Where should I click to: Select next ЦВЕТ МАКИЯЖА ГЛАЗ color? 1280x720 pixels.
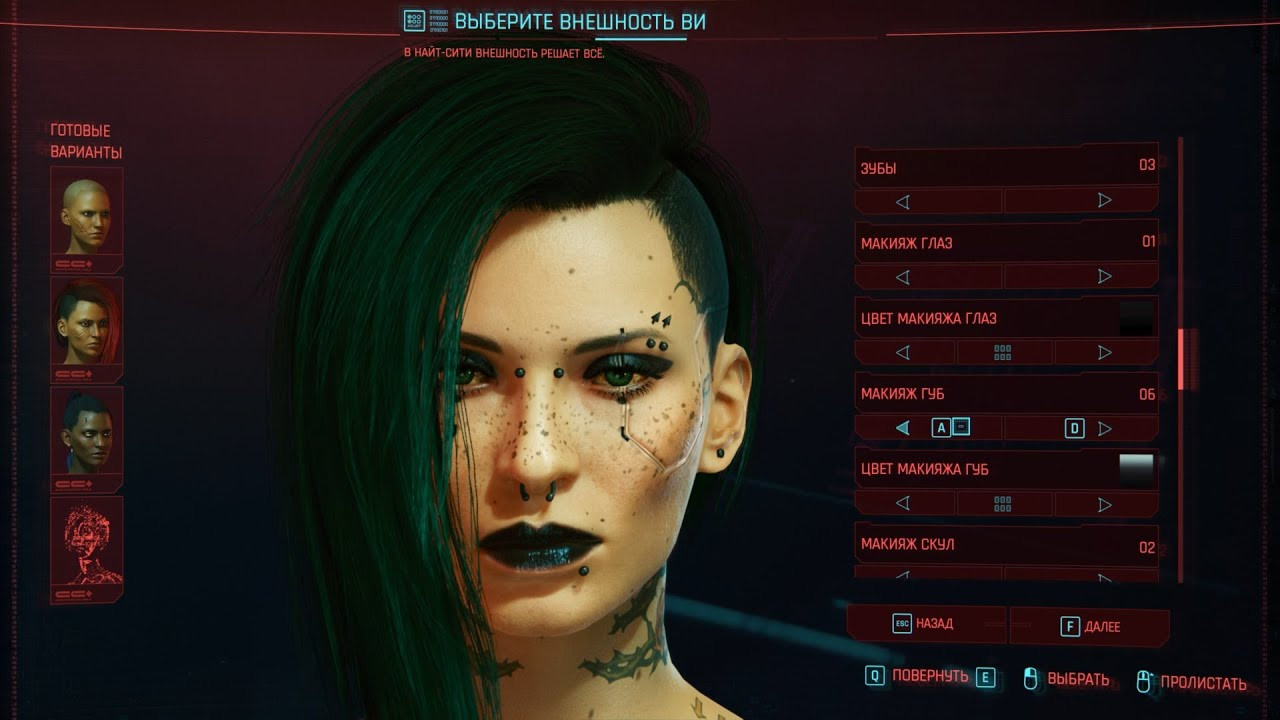[1105, 352]
